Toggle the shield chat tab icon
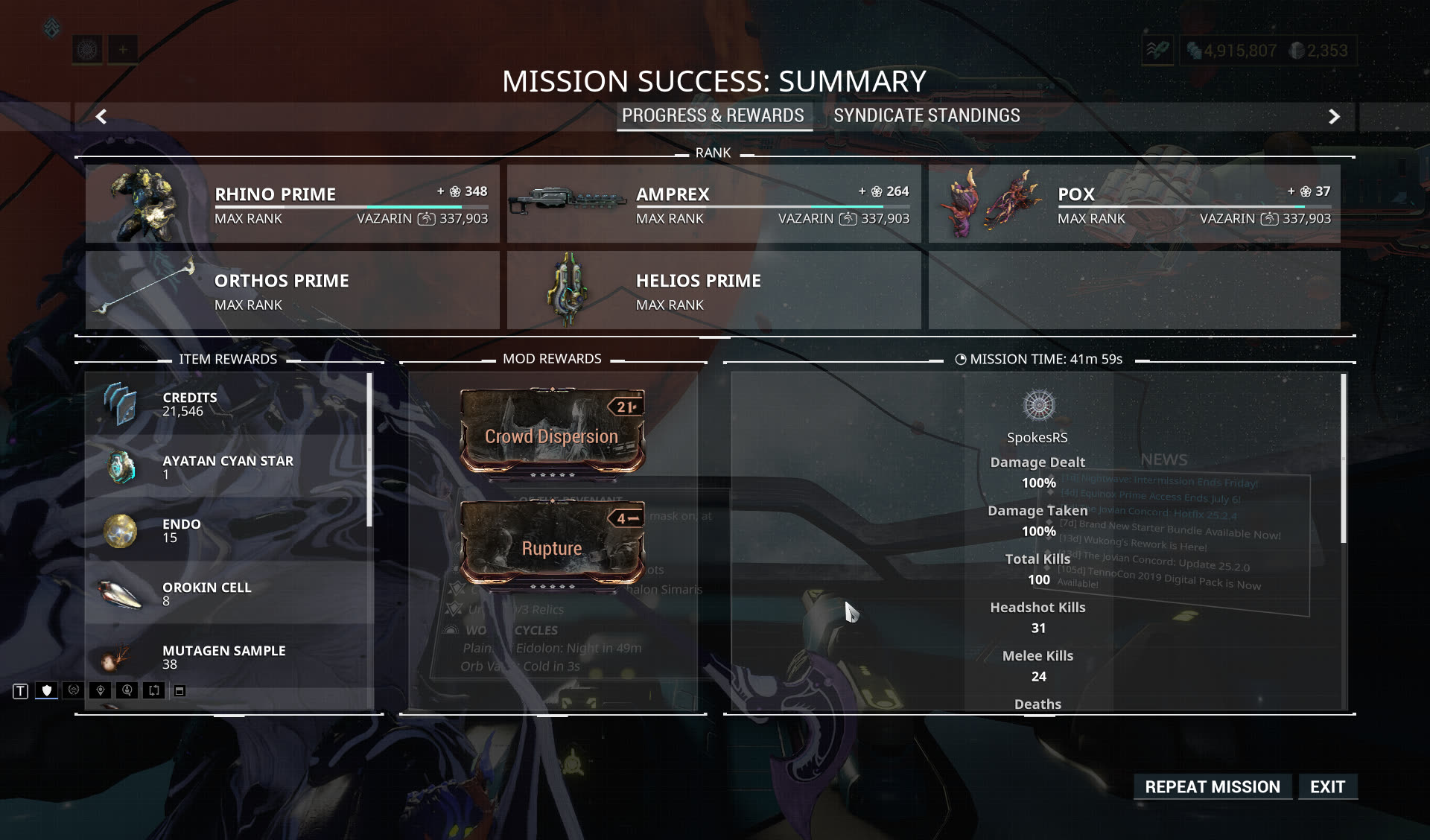 (47, 691)
